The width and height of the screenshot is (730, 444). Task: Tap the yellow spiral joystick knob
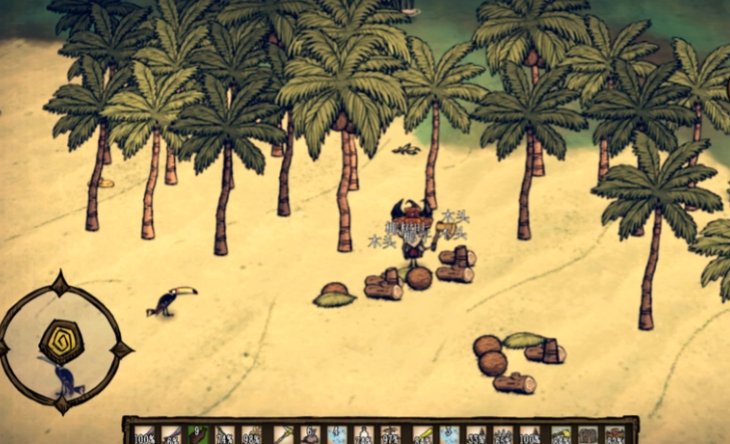tap(62, 340)
